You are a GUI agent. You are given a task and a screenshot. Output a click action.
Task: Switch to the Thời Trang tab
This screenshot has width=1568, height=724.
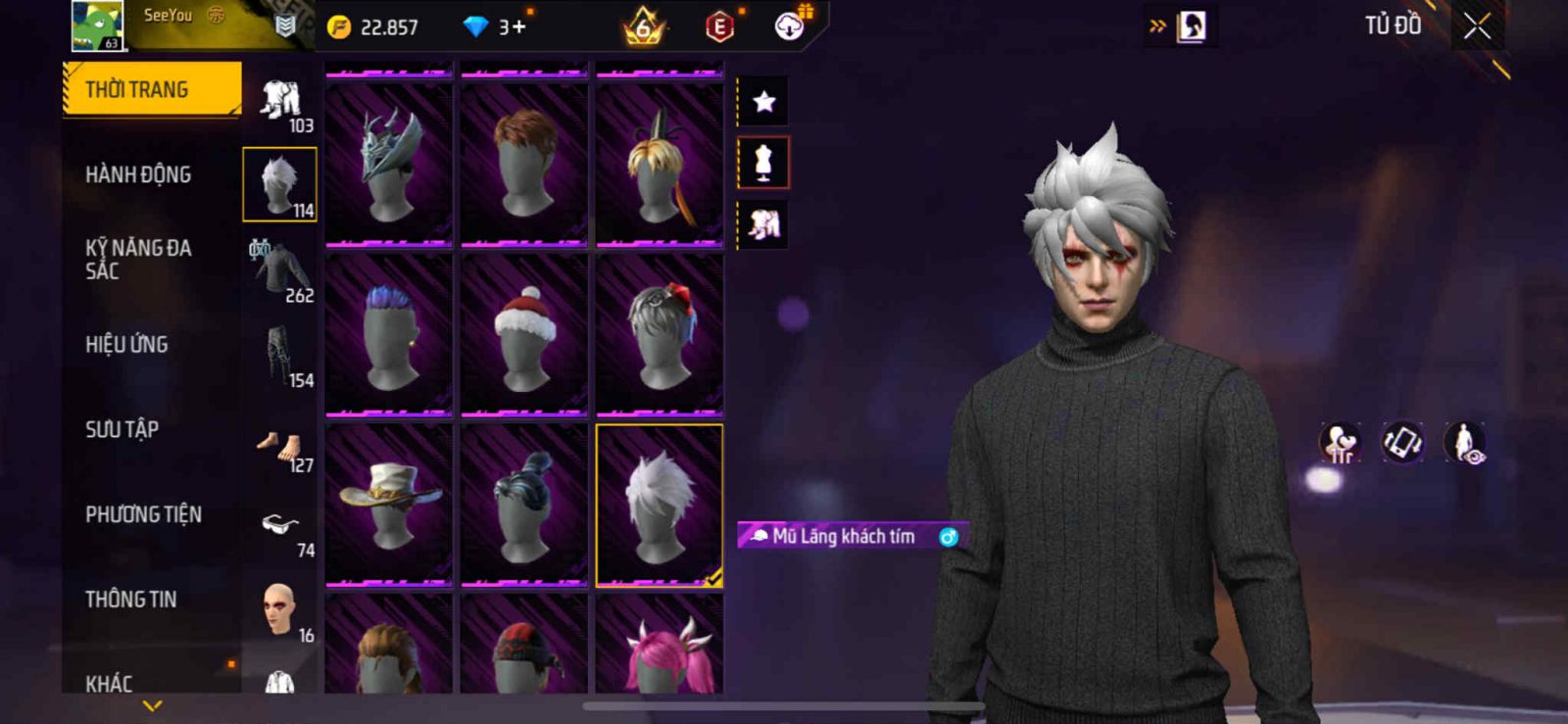(x=152, y=90)
